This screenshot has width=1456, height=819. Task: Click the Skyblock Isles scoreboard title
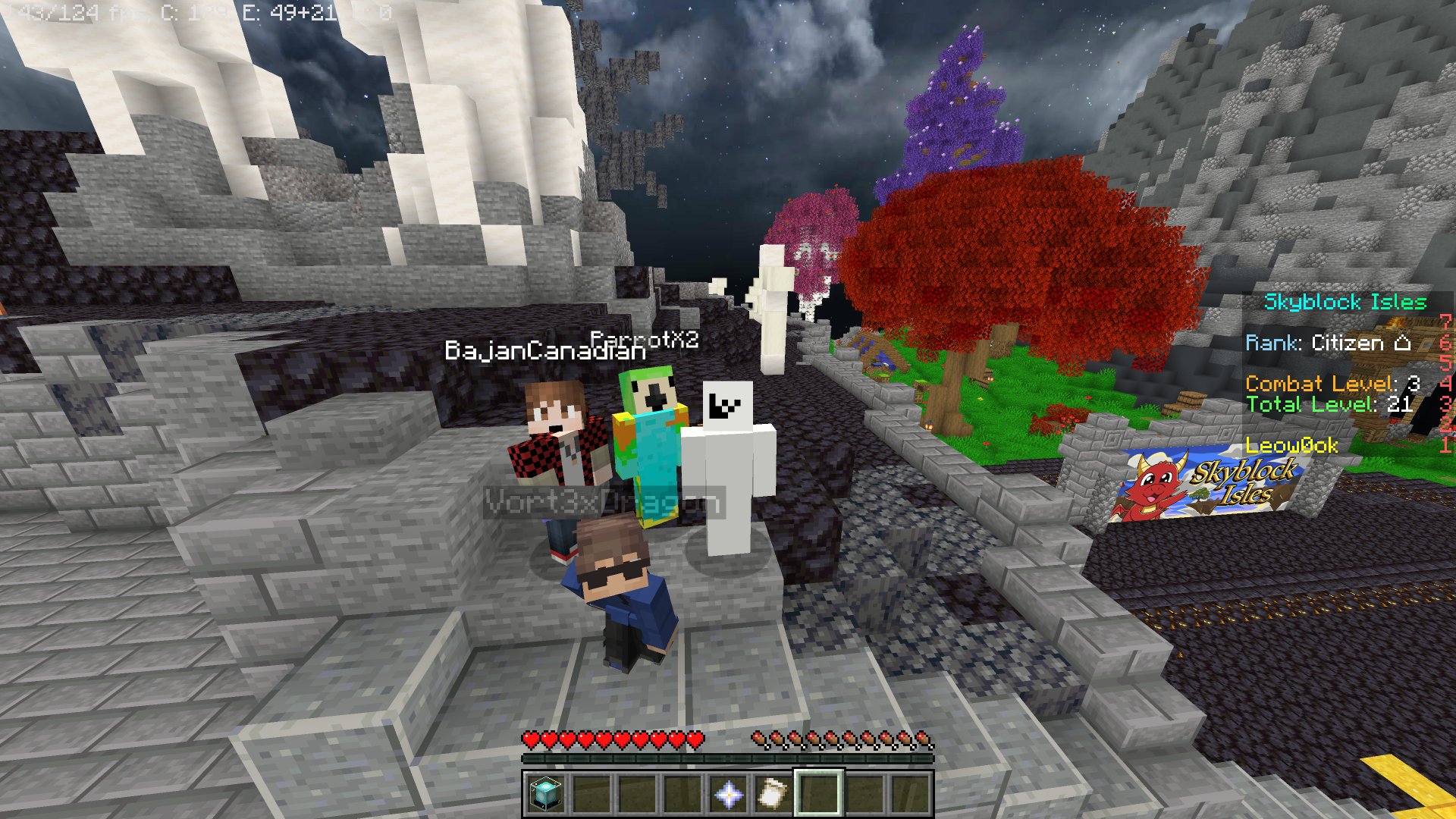1345,302
